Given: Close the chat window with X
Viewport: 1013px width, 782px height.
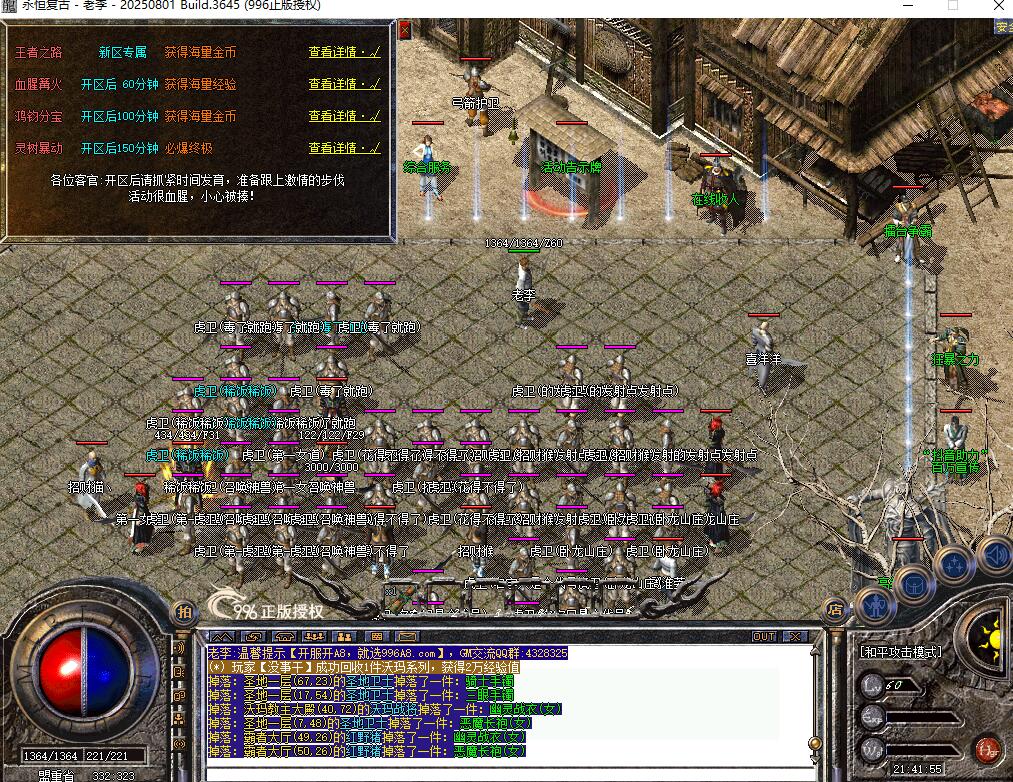Looking at the screenshot, I should click(796, 636).
